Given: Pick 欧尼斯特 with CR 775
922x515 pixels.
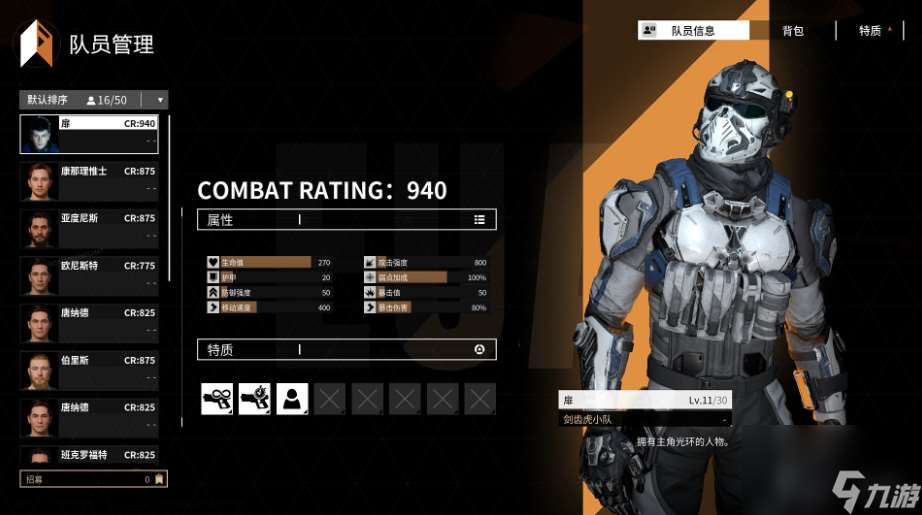Looking at the screenshot, I should coord(89,276).
